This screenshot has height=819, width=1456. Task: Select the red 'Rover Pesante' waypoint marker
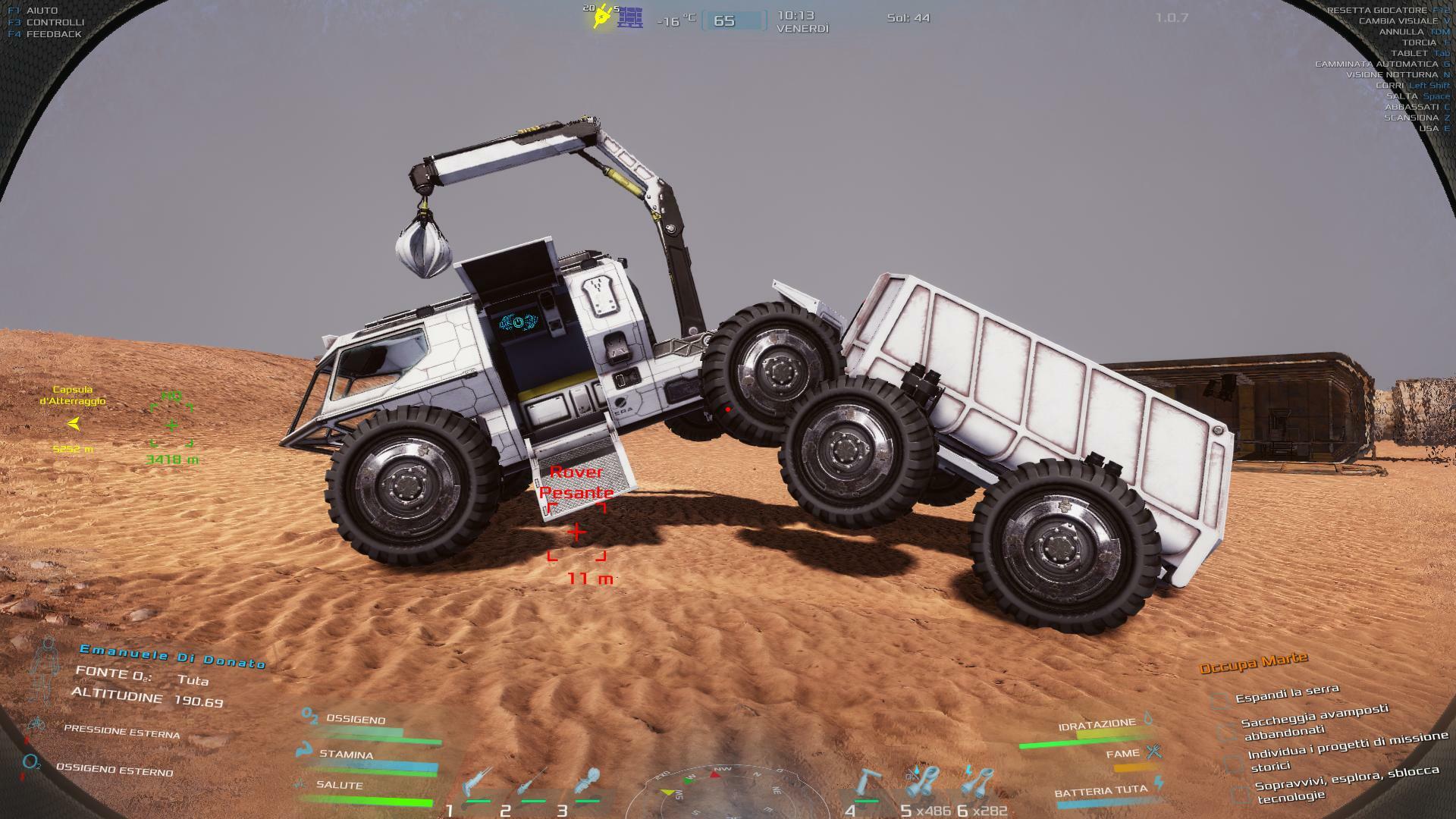(x=576, y=532)
